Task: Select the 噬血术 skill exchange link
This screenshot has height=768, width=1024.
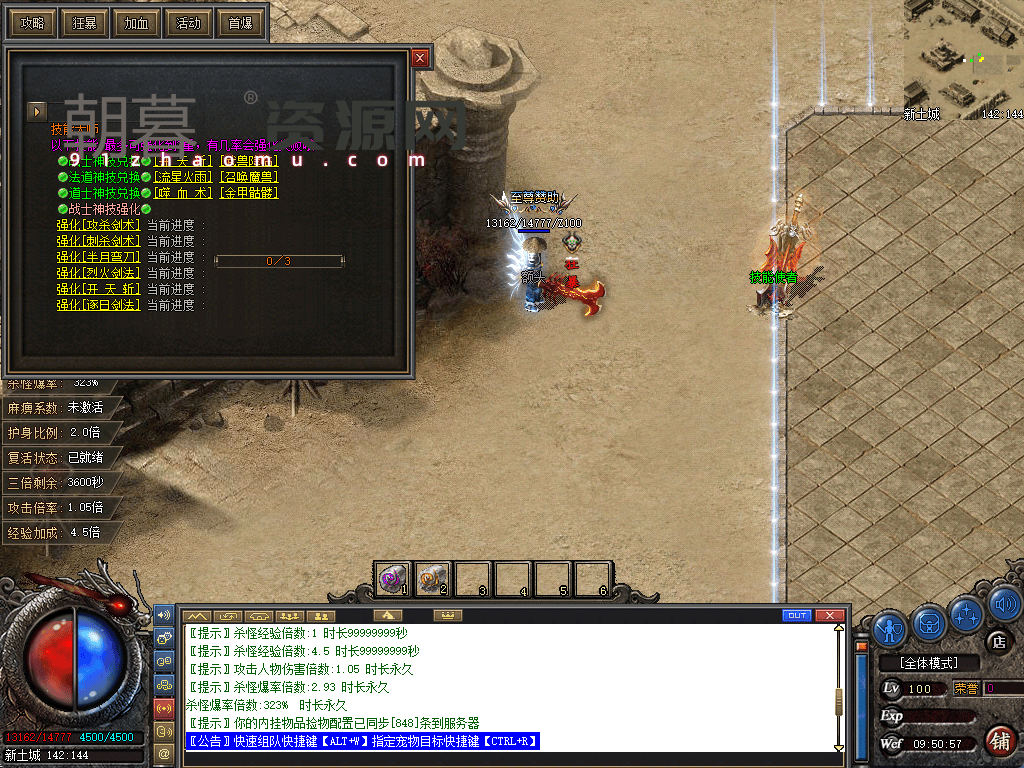Action: coord(182,193)
